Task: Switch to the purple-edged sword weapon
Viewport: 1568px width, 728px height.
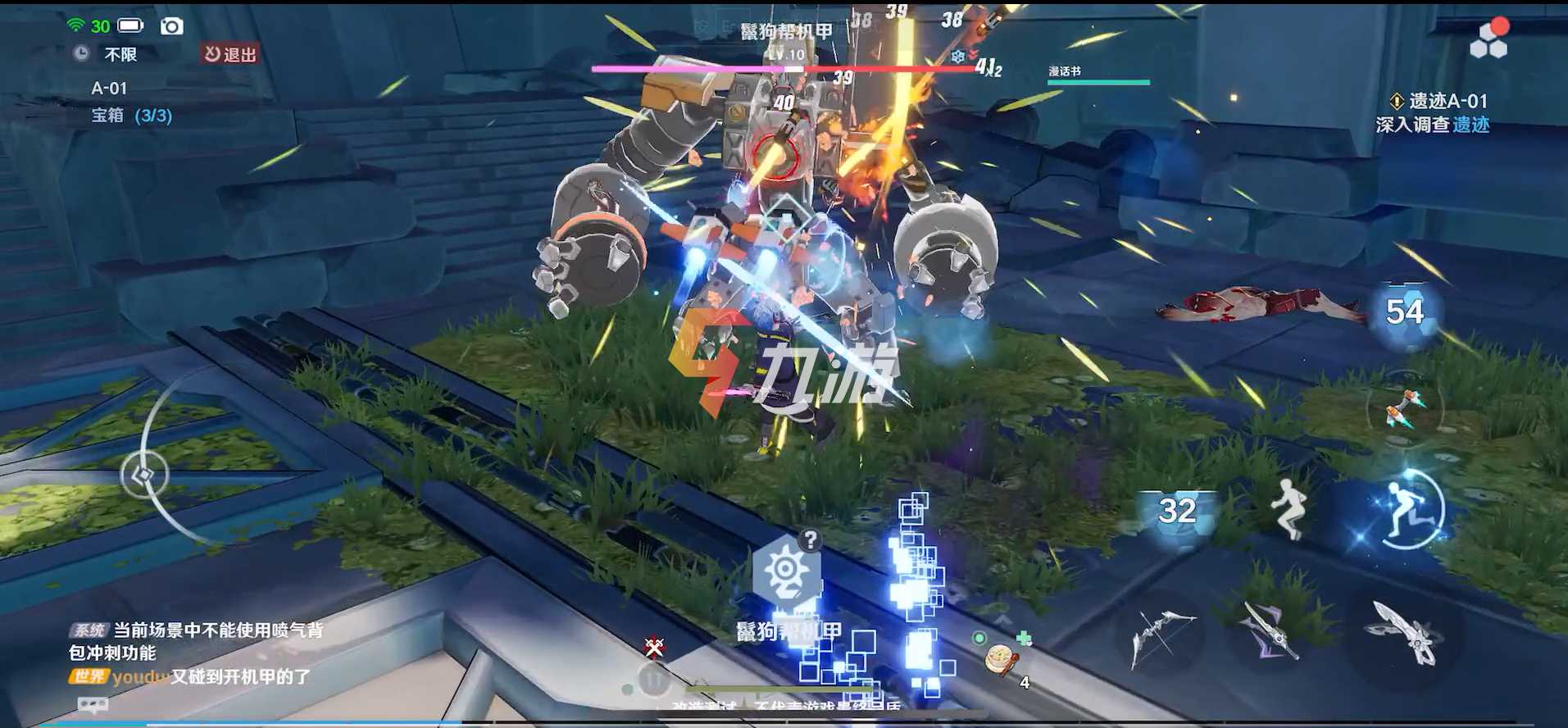Action: click(1270, 630)
